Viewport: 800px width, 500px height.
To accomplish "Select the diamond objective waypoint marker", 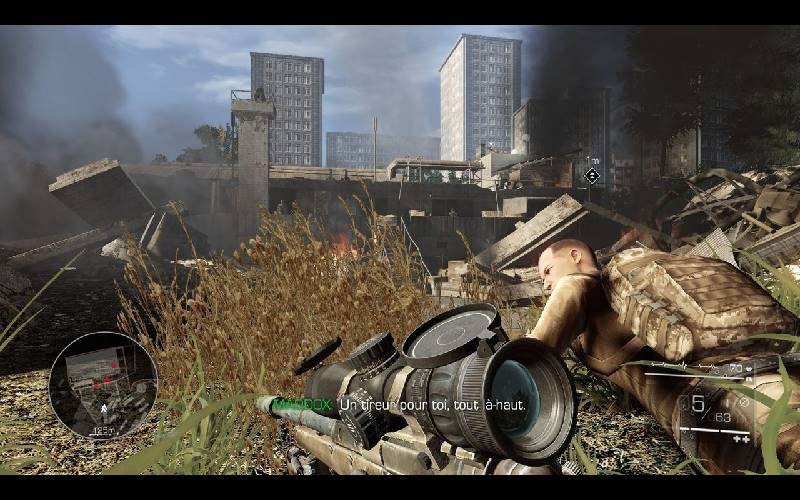I will [592, 176].
